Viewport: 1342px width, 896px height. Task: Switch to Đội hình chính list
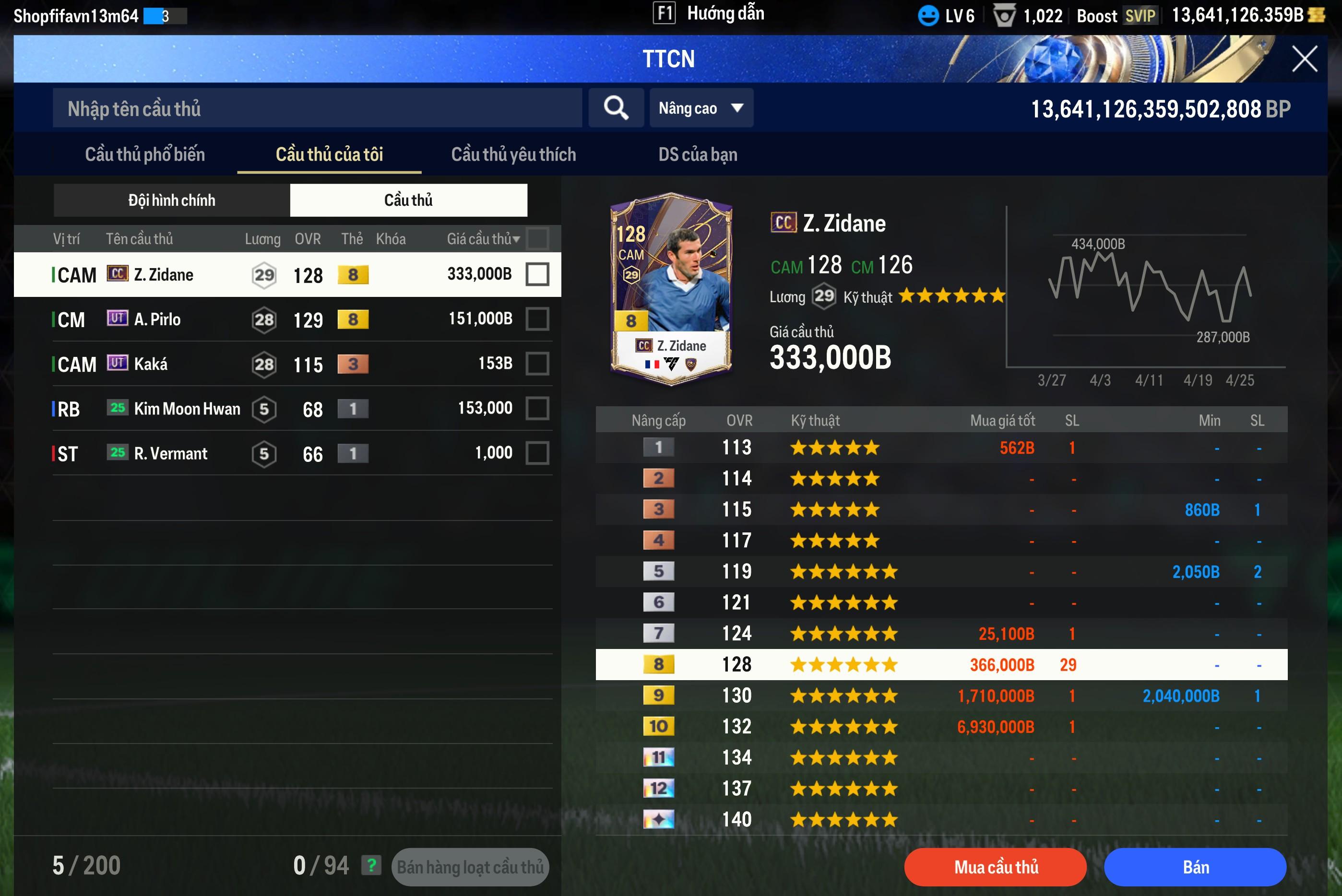tap(171, 200)
